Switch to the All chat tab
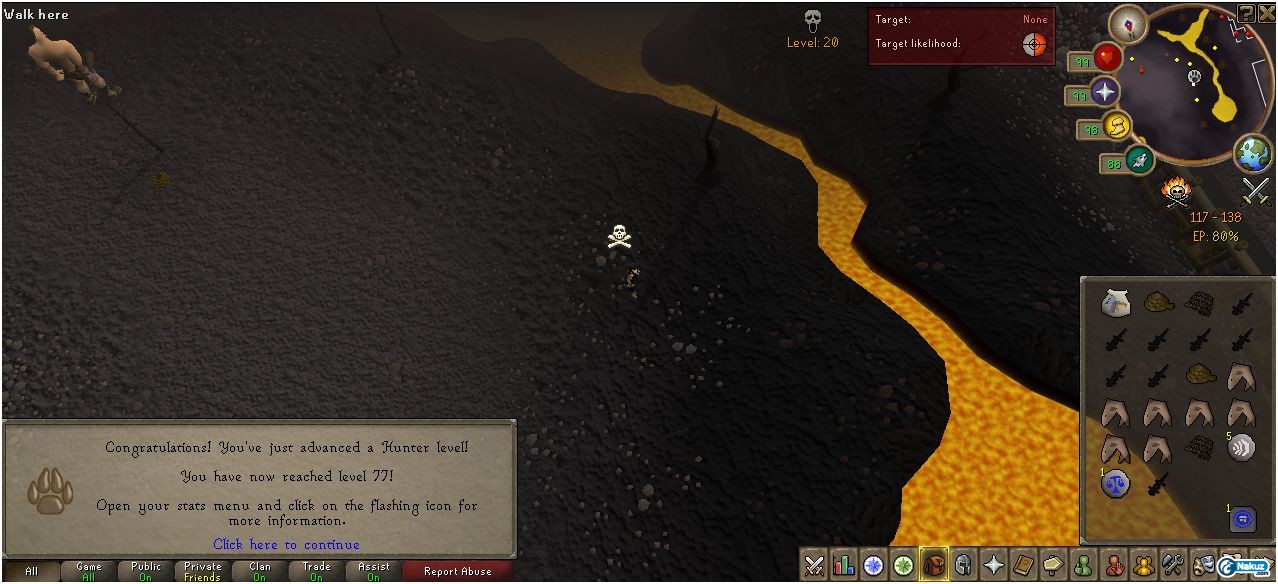The height and width of the screenshot is (584, 1278). point(31,571)
